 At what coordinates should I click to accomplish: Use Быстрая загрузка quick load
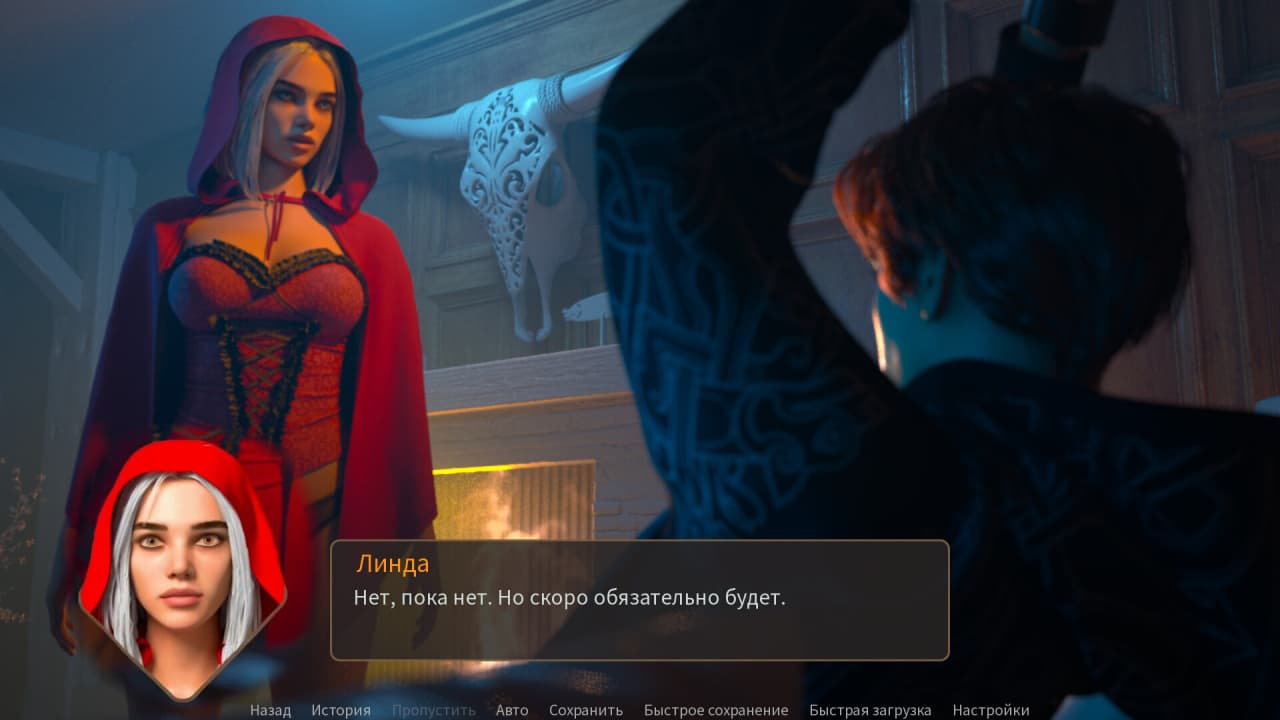click(870, 710)
